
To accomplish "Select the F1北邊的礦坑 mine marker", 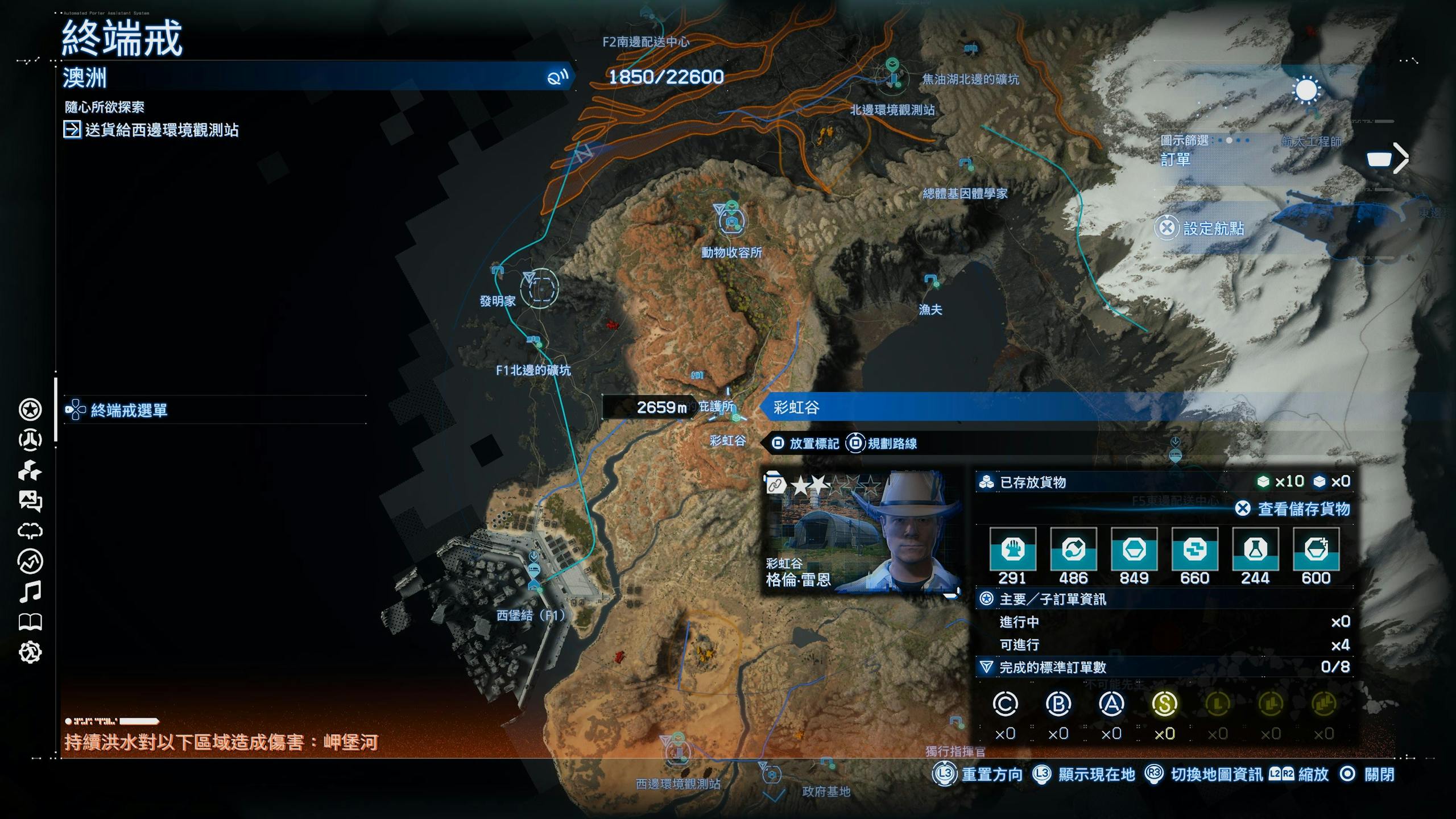I will coord(533,341).
